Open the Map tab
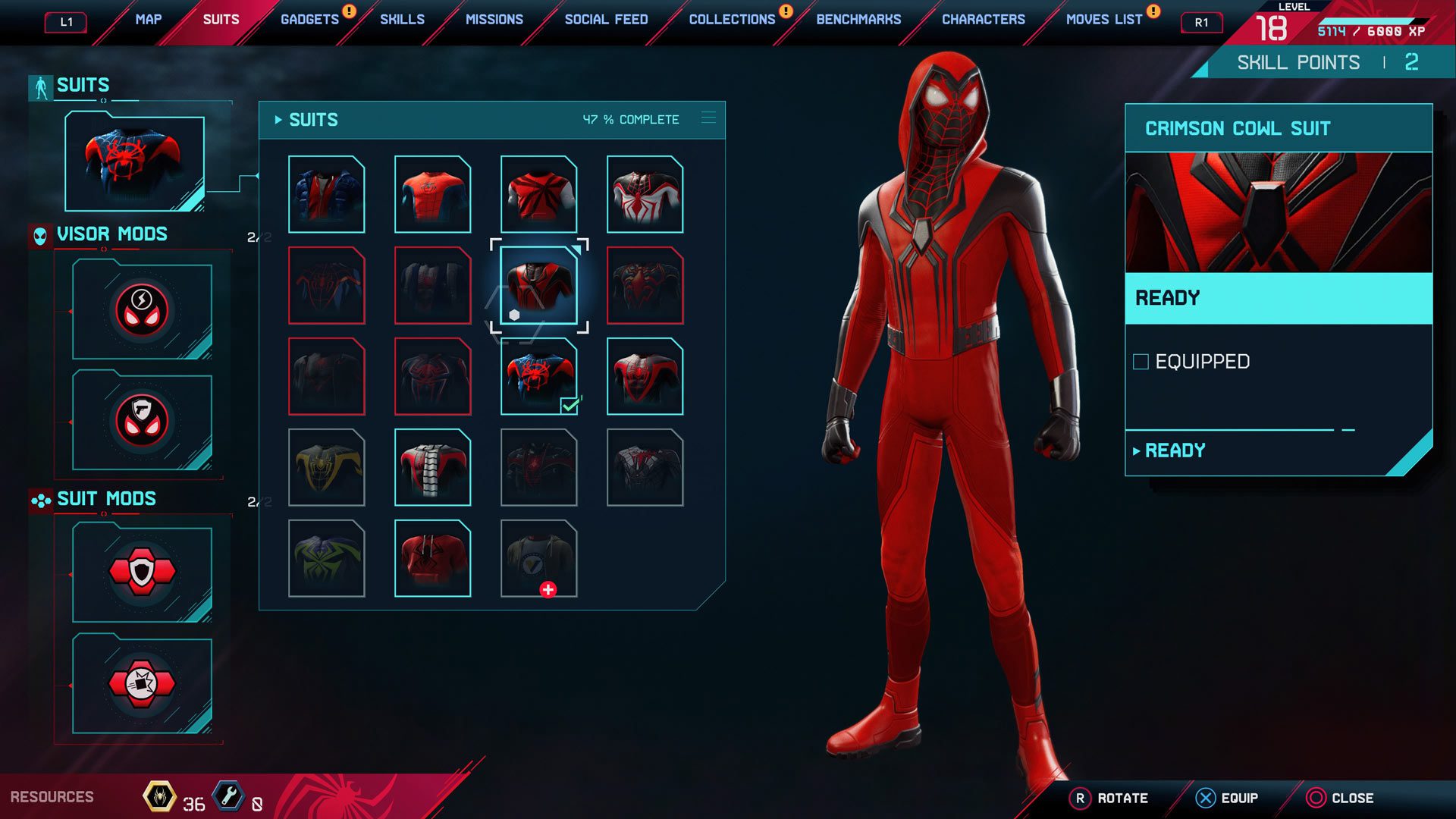This screenshot has height=819, width=1456. [148, 20]
